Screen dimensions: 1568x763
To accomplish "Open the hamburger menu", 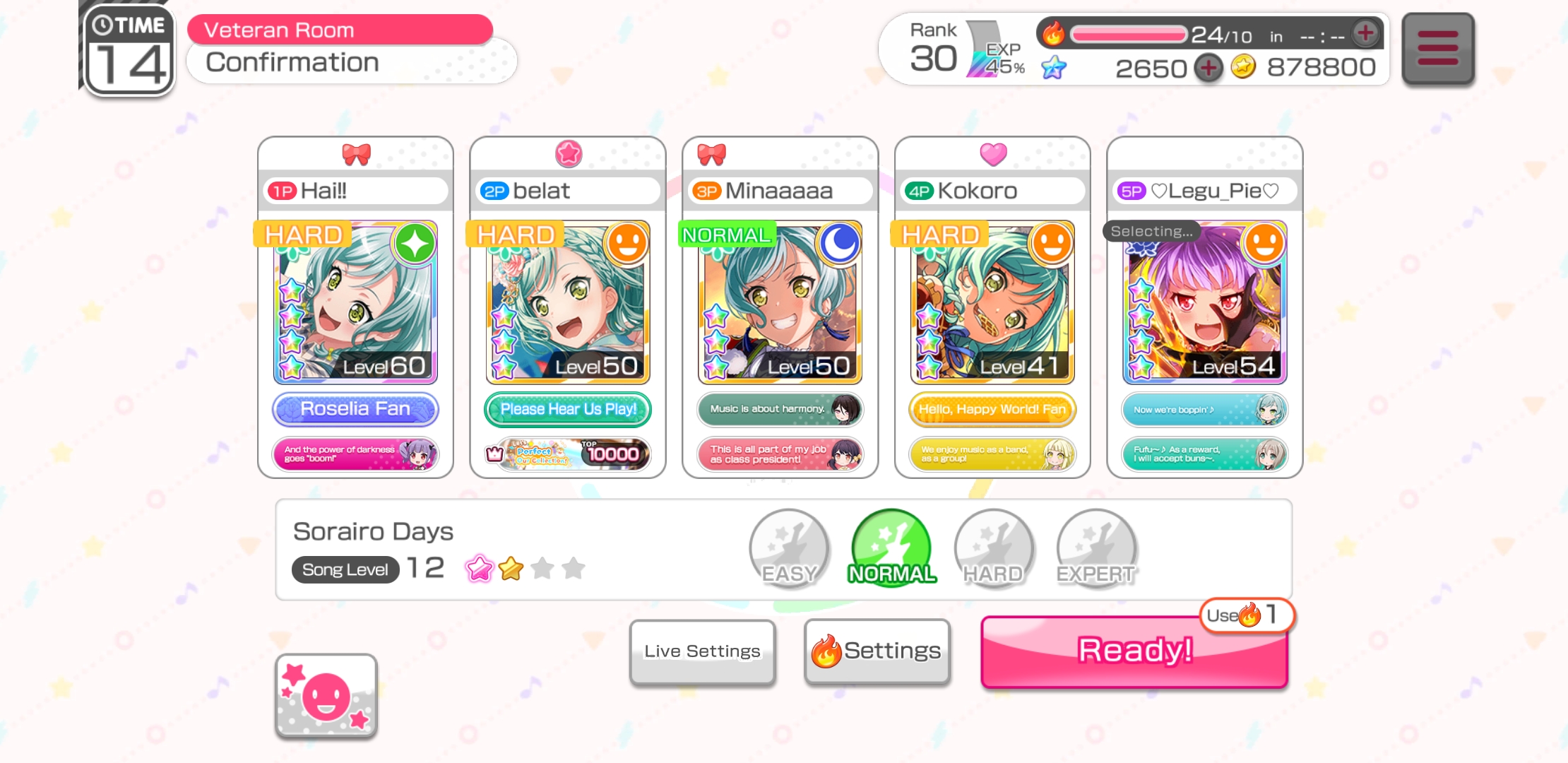I will click(x=1437, y=48).
